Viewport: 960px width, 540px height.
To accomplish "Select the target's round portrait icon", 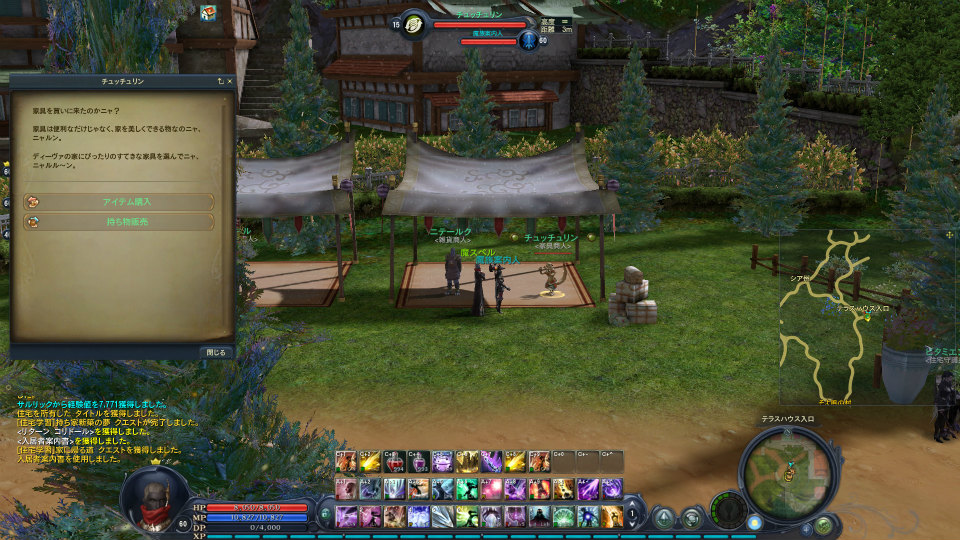I will [x=412, y=24].
